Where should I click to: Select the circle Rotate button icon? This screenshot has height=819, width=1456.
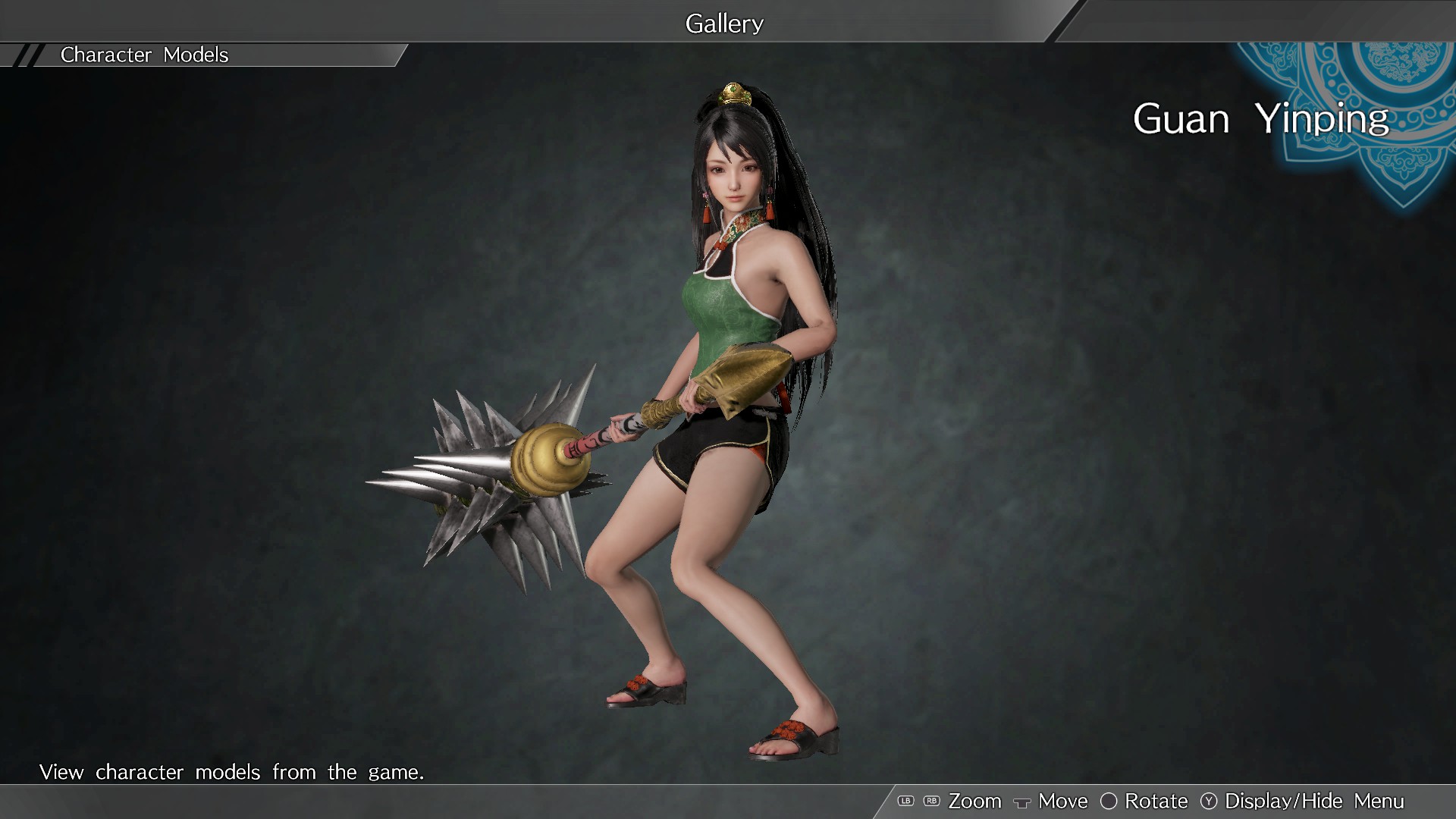pyautogui.click(x=1109, y=801)
